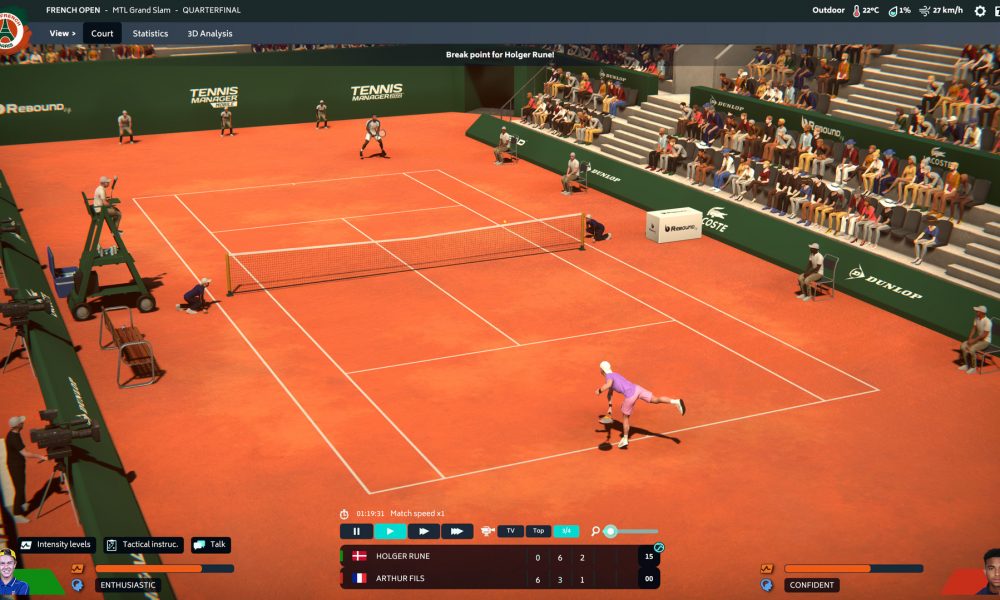
Task: Open the Statistics tab
Action: click(150, 33)
